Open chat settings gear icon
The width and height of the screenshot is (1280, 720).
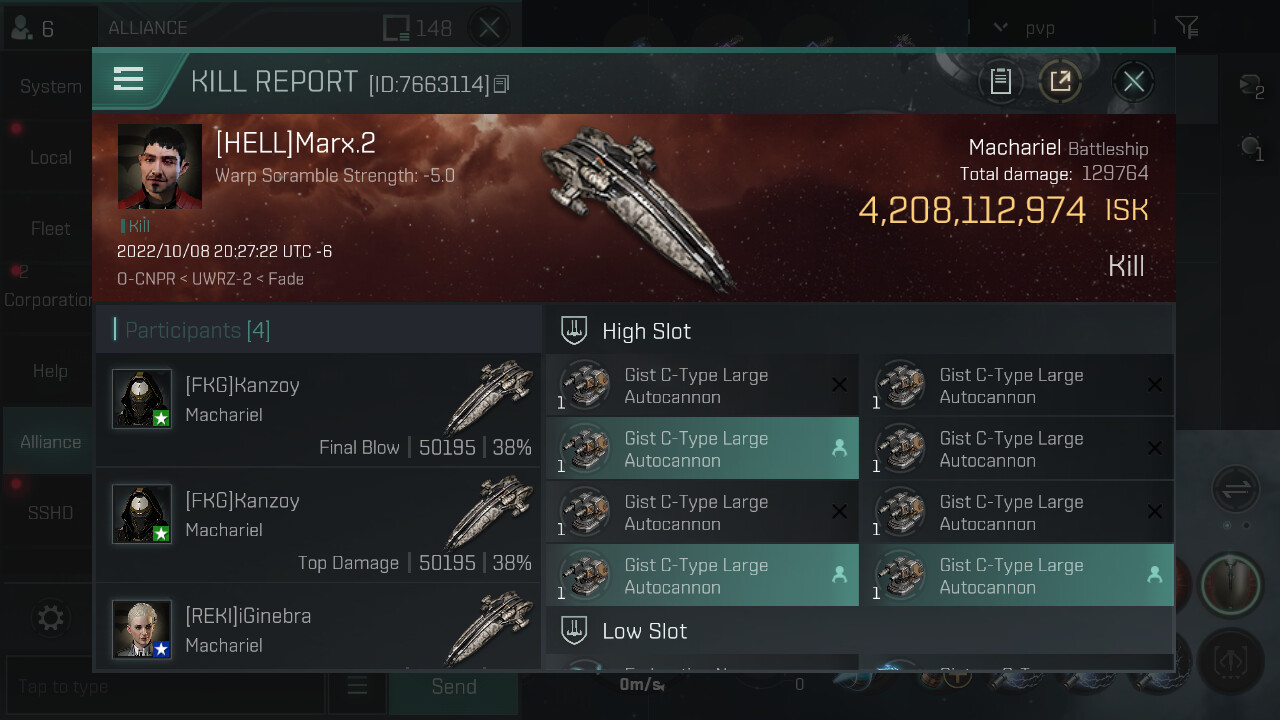[50, 618]
